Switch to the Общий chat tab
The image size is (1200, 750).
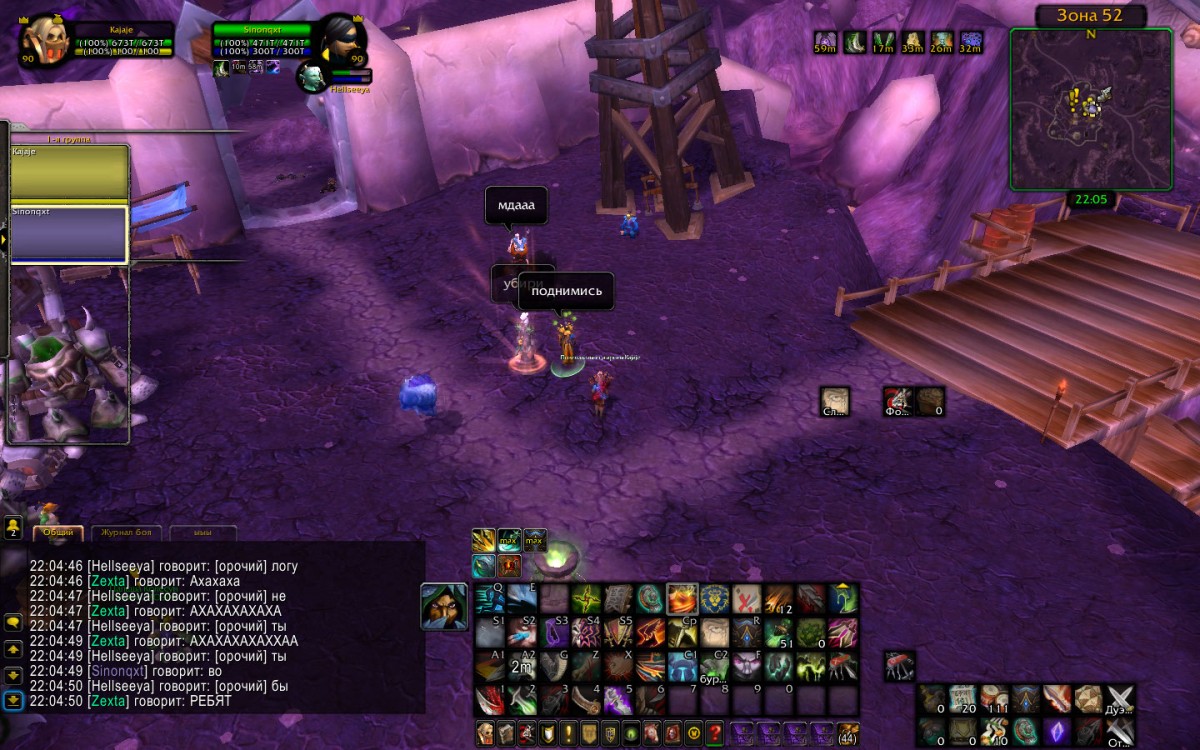coord(58,533)
